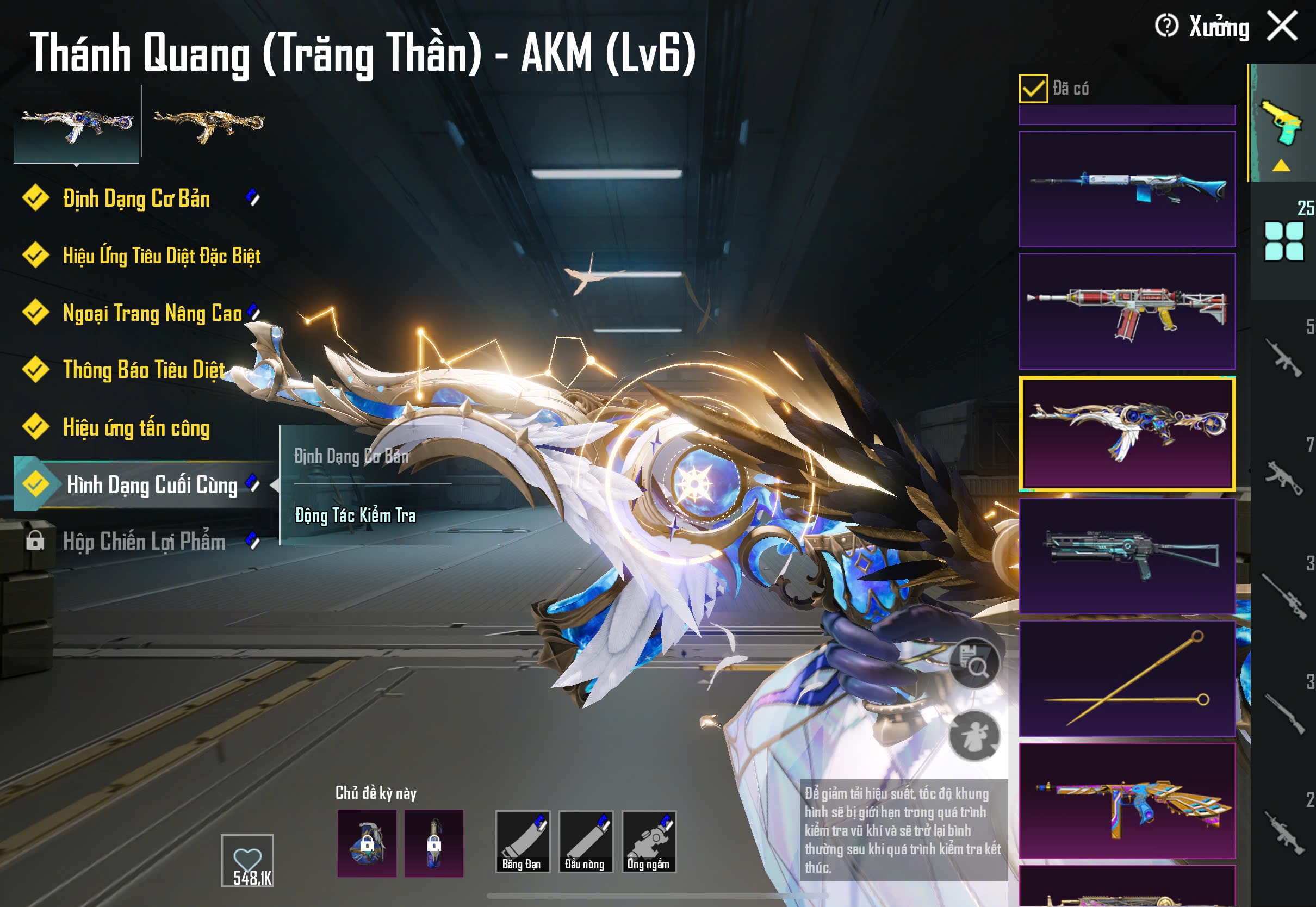
Task: Select Hình Dạng Cuối Cùng level
Action: click(x=151, y=484)
